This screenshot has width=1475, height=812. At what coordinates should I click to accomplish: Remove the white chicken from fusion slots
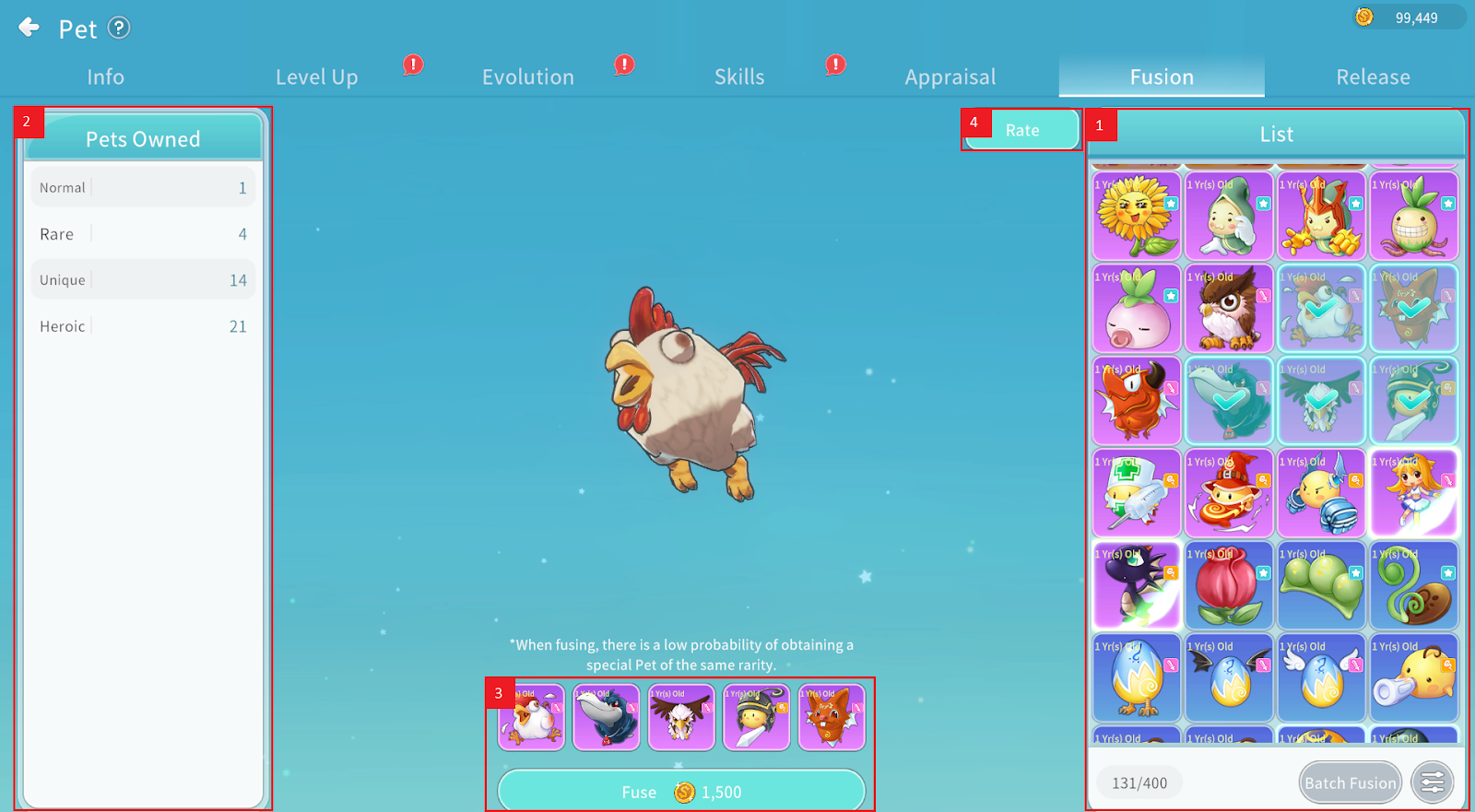(532, 718)
